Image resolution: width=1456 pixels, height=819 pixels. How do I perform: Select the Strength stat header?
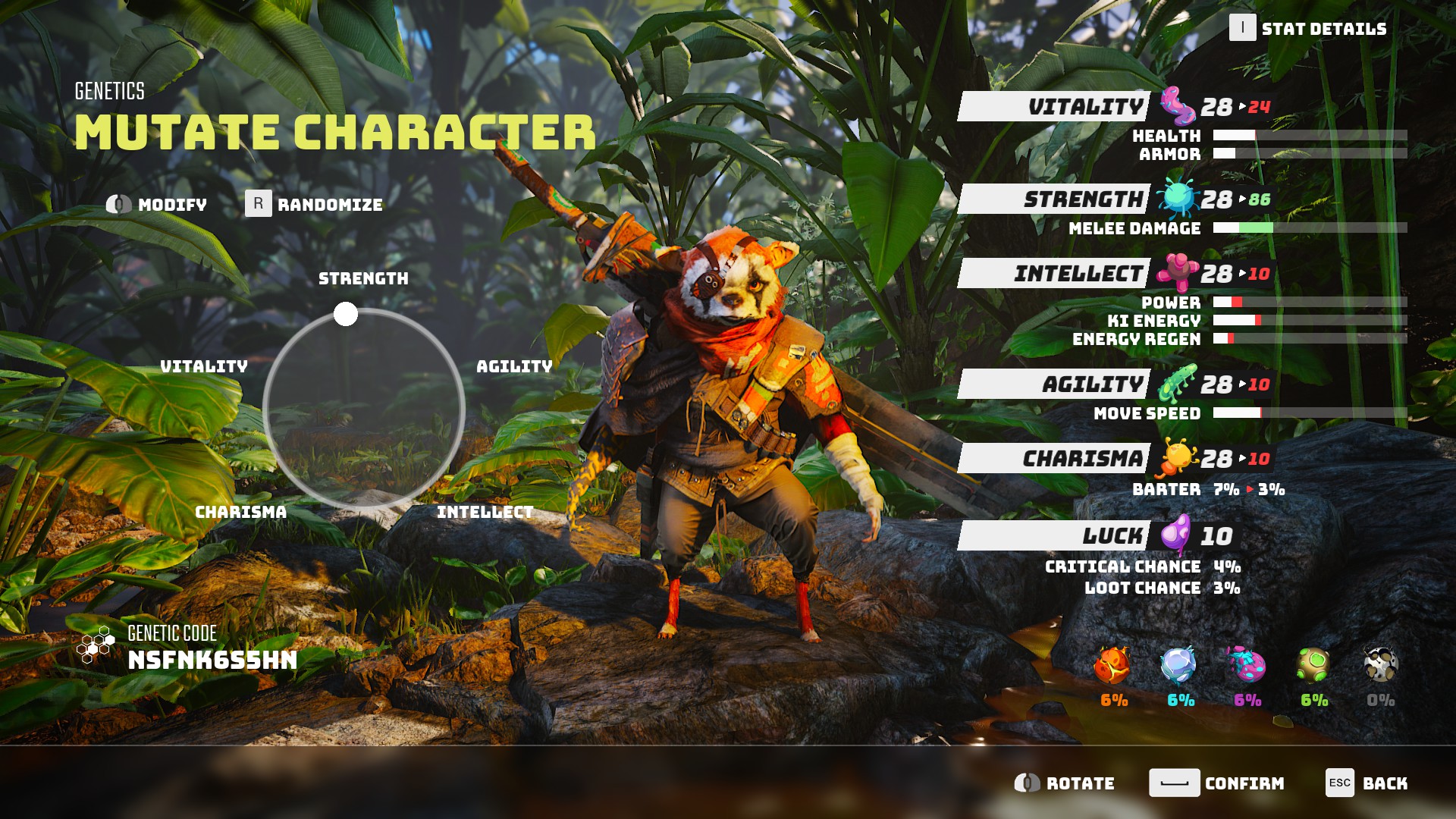(x=1054, y=199)
